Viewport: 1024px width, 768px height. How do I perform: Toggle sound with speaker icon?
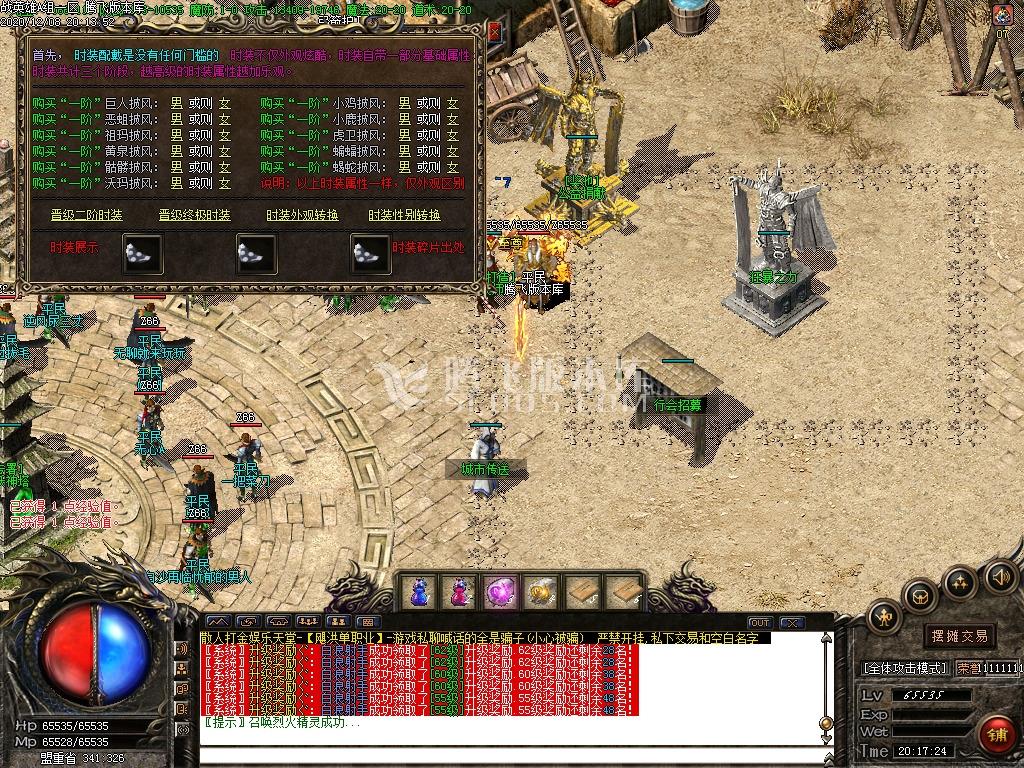[1000, 576]
